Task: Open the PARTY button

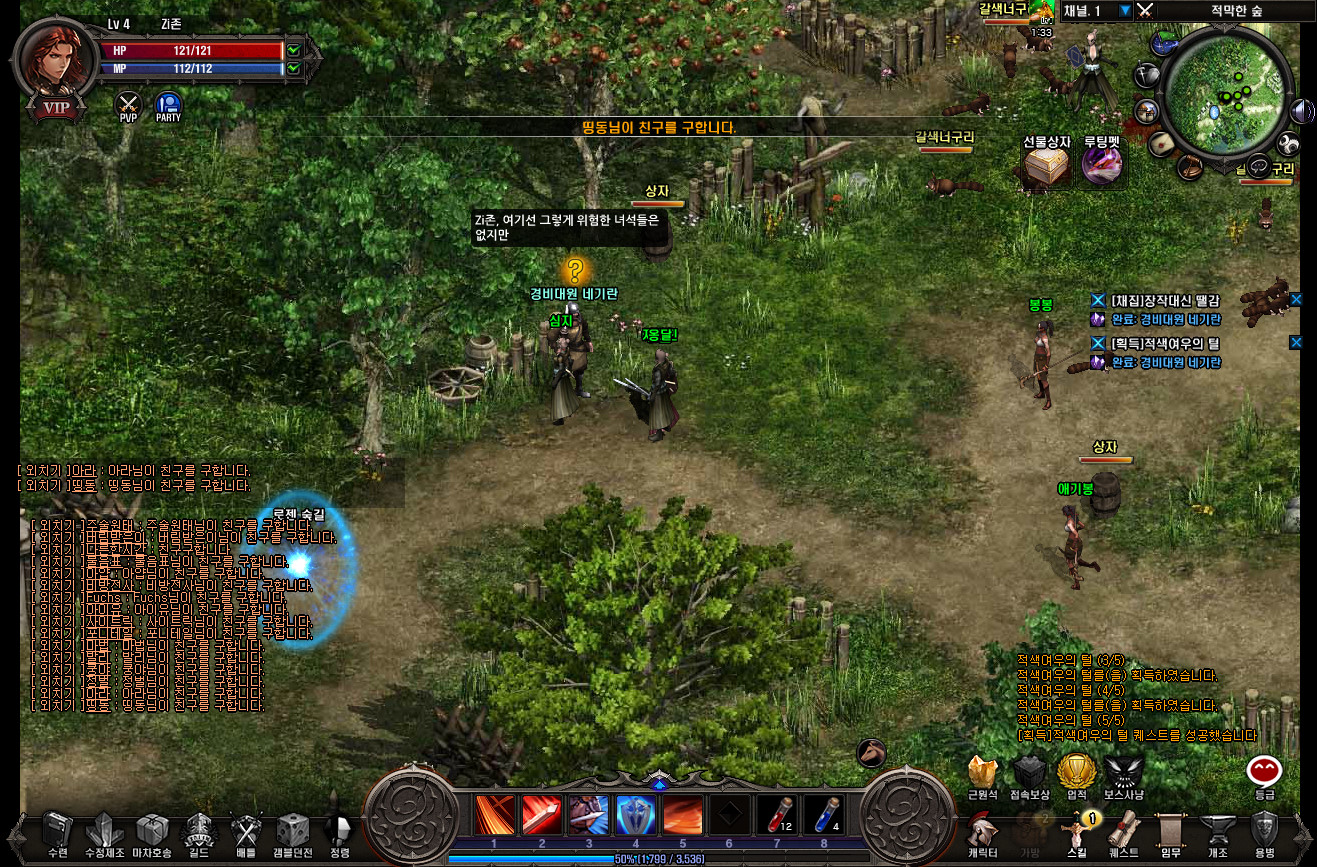Action: coord(168,104)
